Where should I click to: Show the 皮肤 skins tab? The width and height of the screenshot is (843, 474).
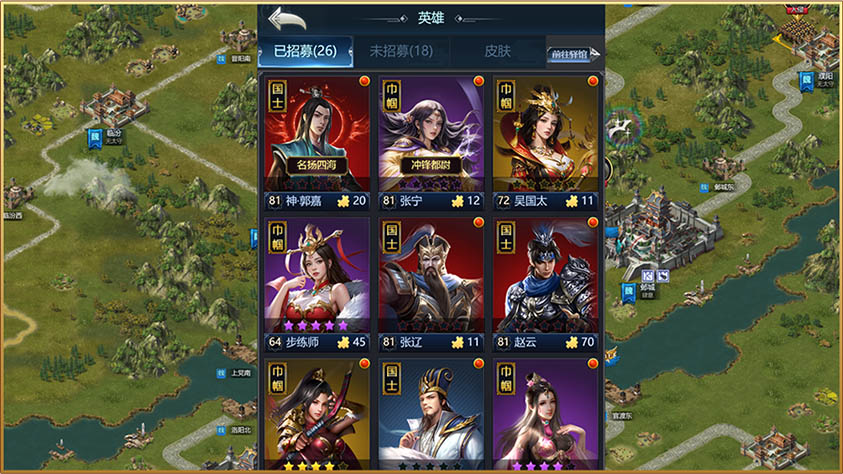point(497,51)
